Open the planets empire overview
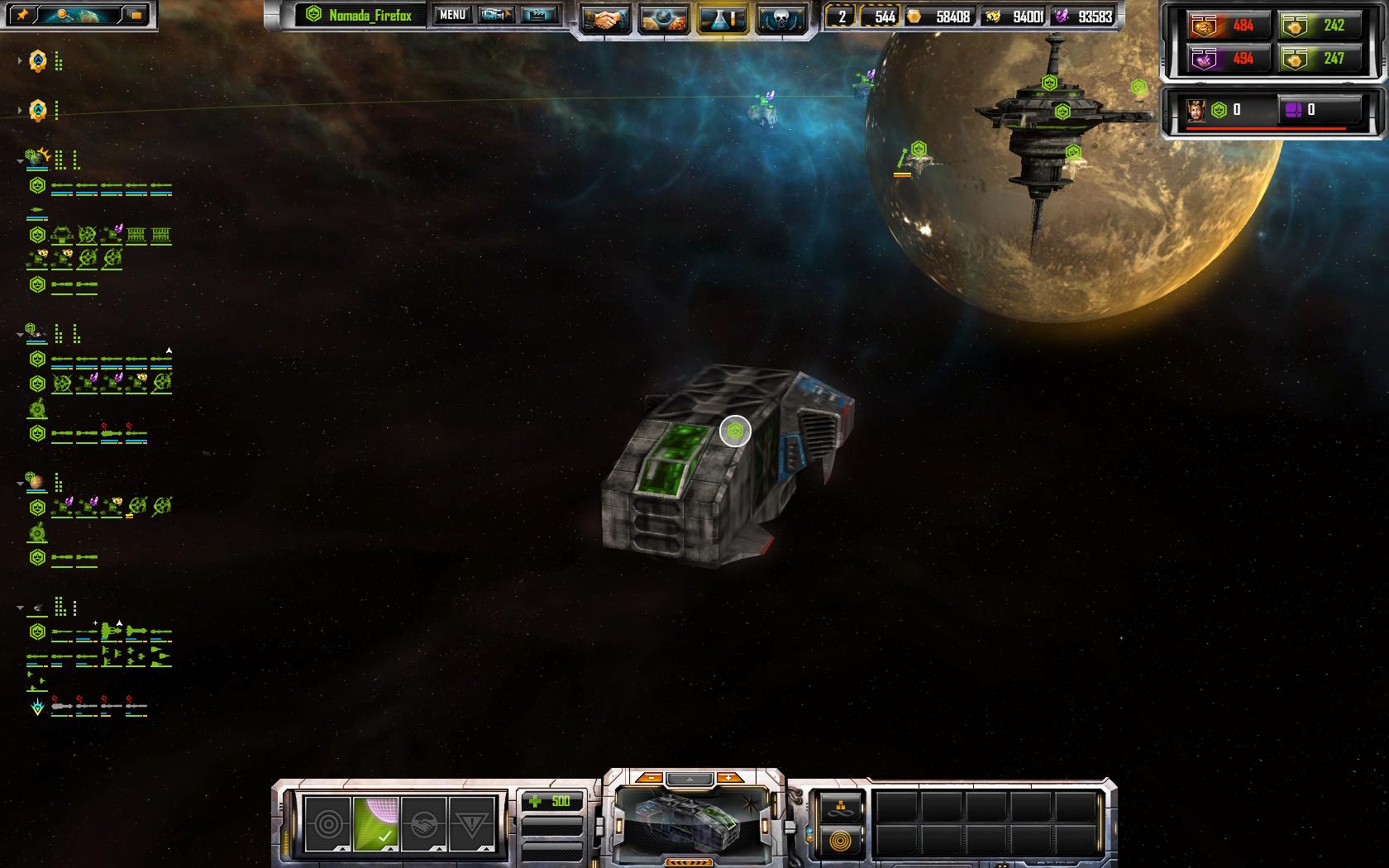The image size is (1389, 868). [664, 18]
